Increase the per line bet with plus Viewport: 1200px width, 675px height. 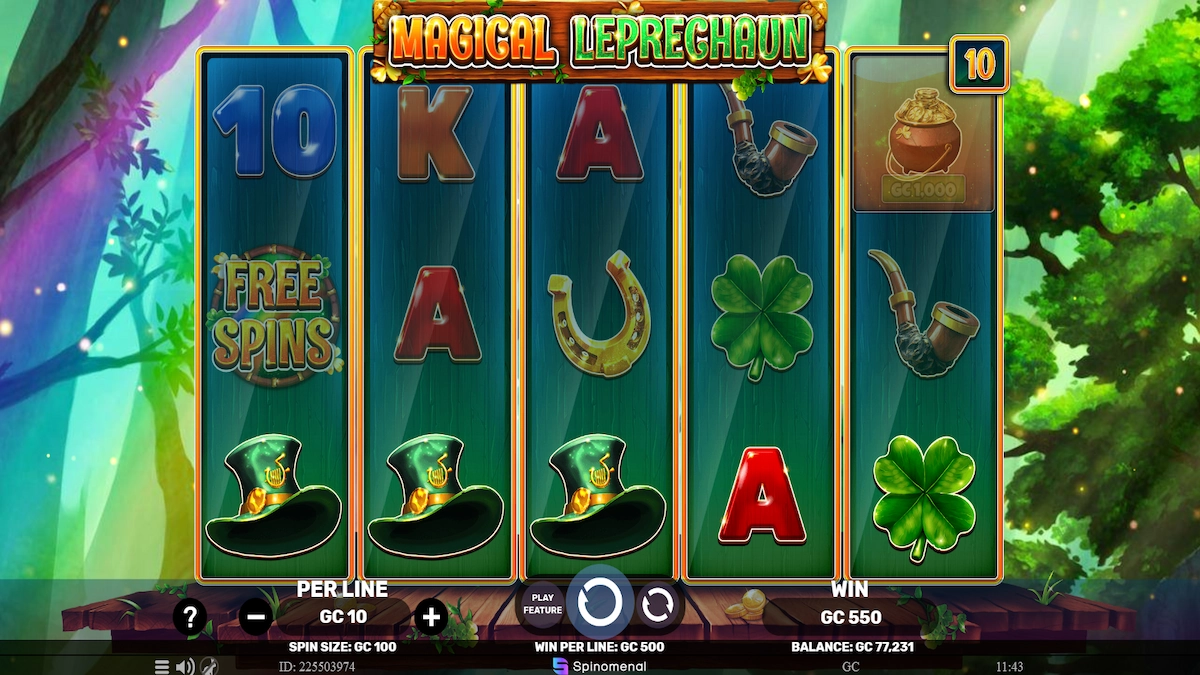431,617
